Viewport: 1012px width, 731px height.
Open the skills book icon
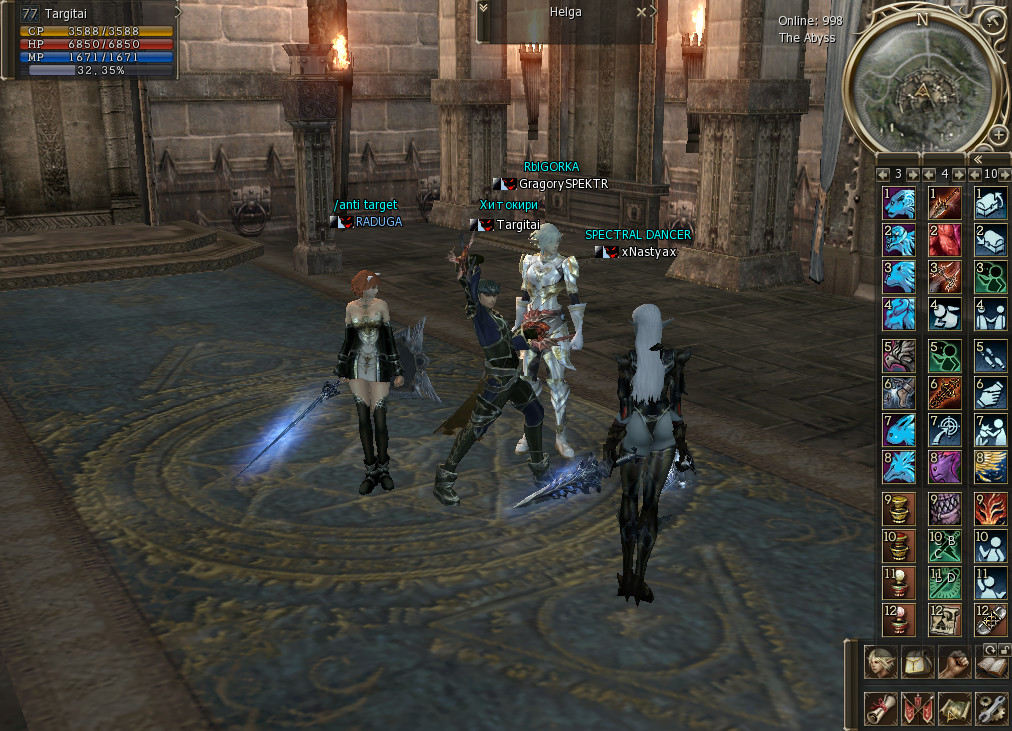[991, 666]
